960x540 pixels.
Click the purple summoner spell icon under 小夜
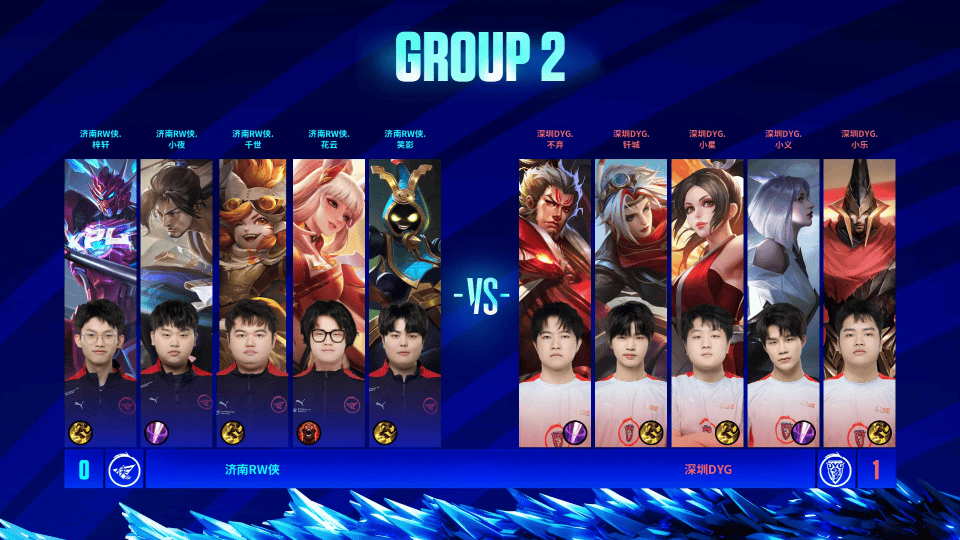coord(157,432)
